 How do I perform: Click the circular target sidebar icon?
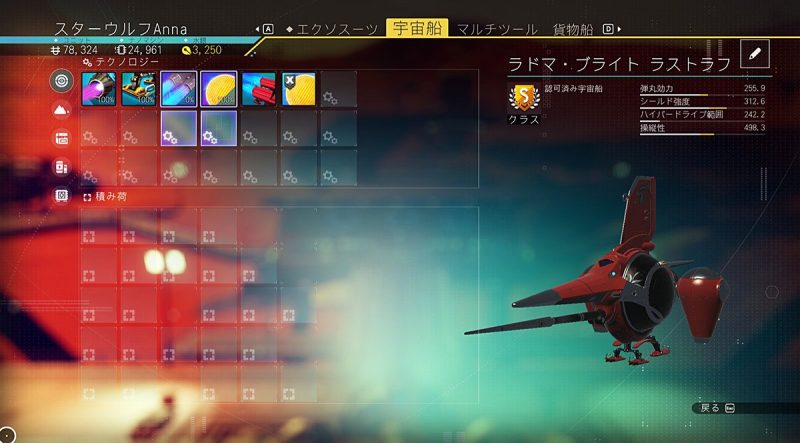[62, 80]
